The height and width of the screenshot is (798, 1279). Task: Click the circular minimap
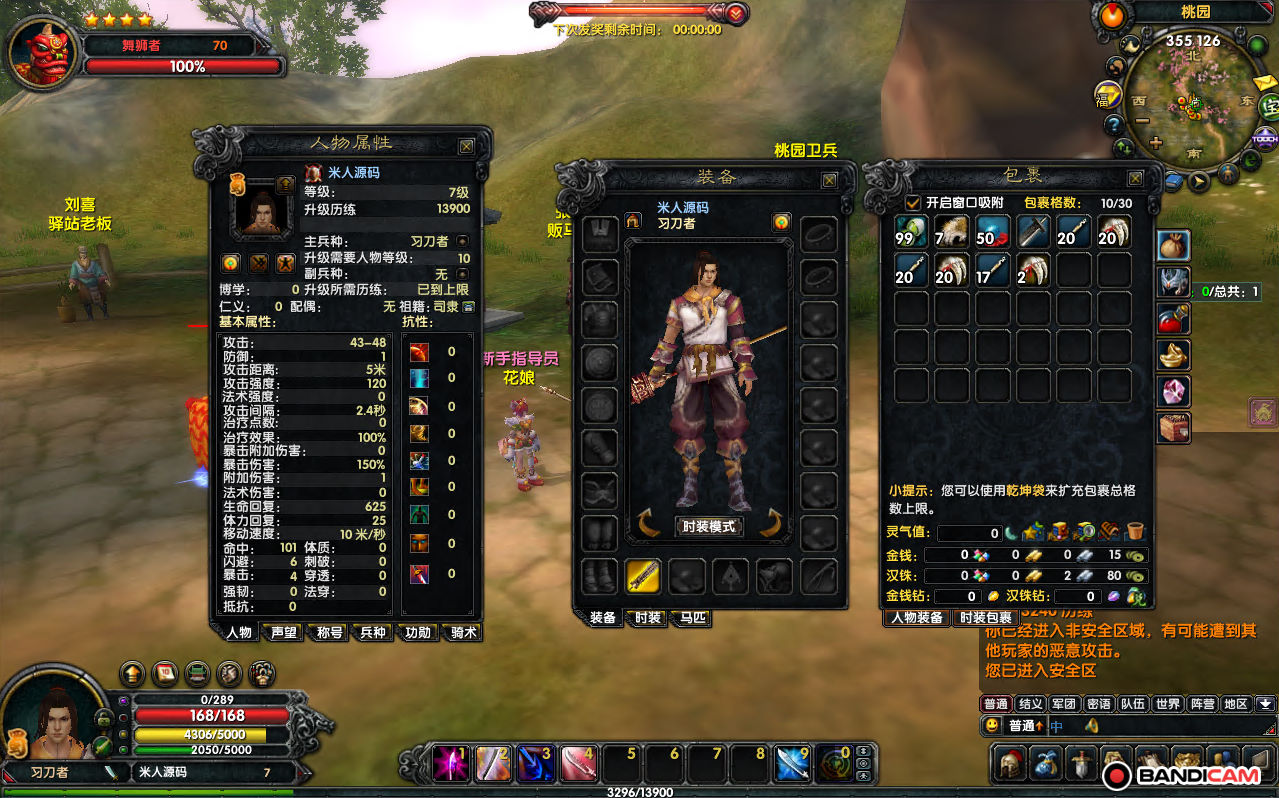coord(1192,100)
